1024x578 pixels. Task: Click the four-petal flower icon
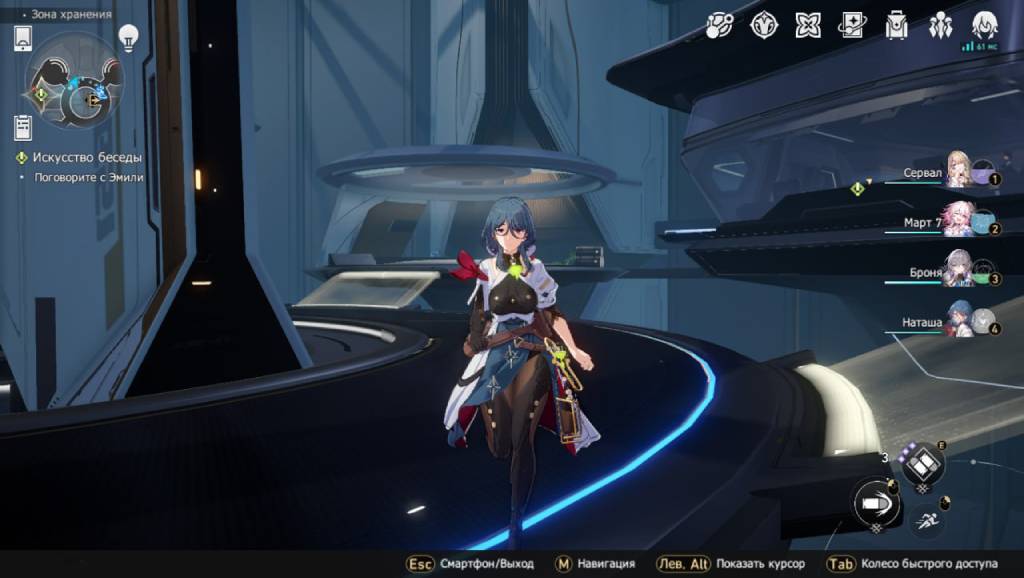coord(808,26)
